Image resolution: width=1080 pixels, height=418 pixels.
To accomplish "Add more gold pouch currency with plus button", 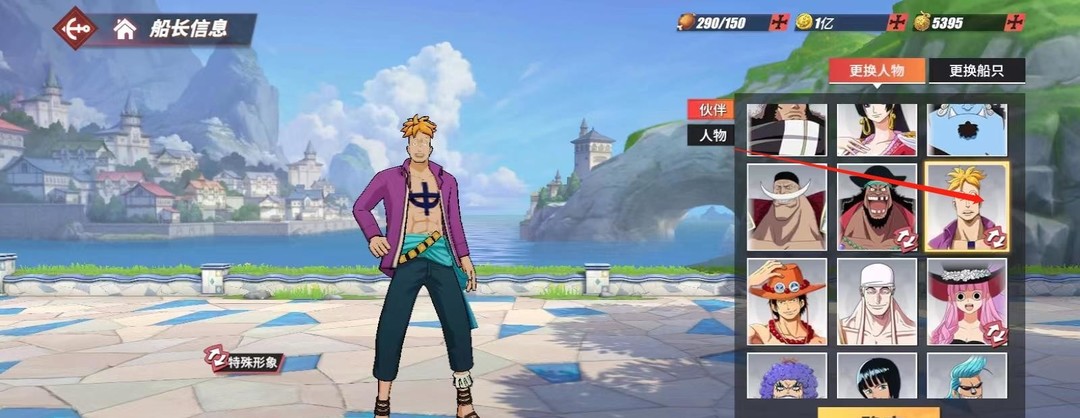I will [x=1015, y=22].
